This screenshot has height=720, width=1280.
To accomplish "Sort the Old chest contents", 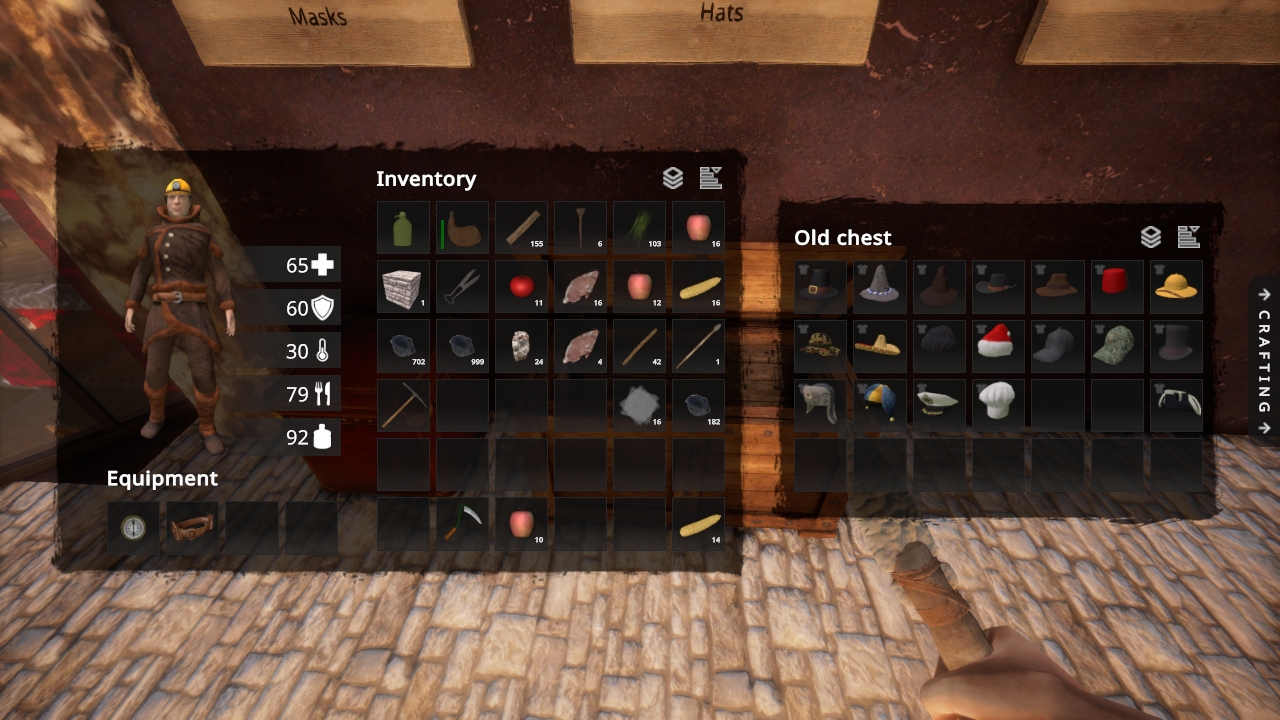I will pos(1189,237).
